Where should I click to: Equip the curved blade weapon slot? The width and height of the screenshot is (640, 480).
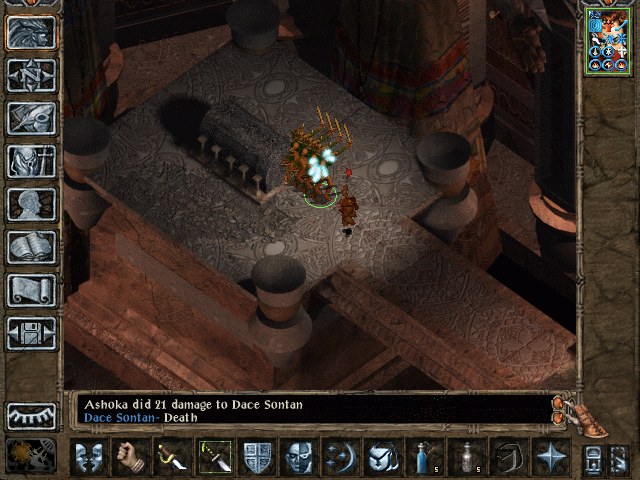point(173,457)
